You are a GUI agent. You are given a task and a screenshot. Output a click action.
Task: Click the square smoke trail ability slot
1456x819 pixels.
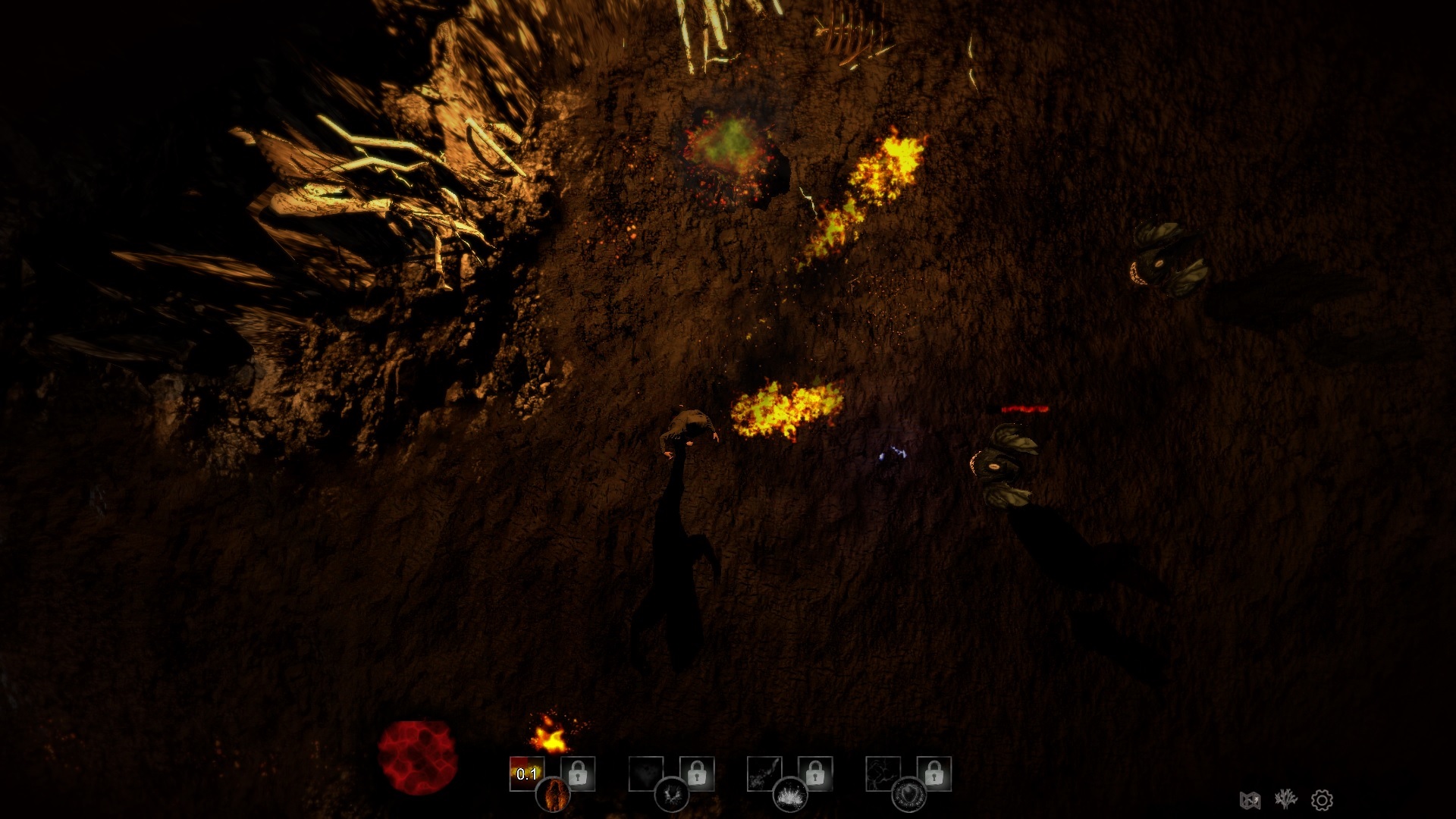764,773
